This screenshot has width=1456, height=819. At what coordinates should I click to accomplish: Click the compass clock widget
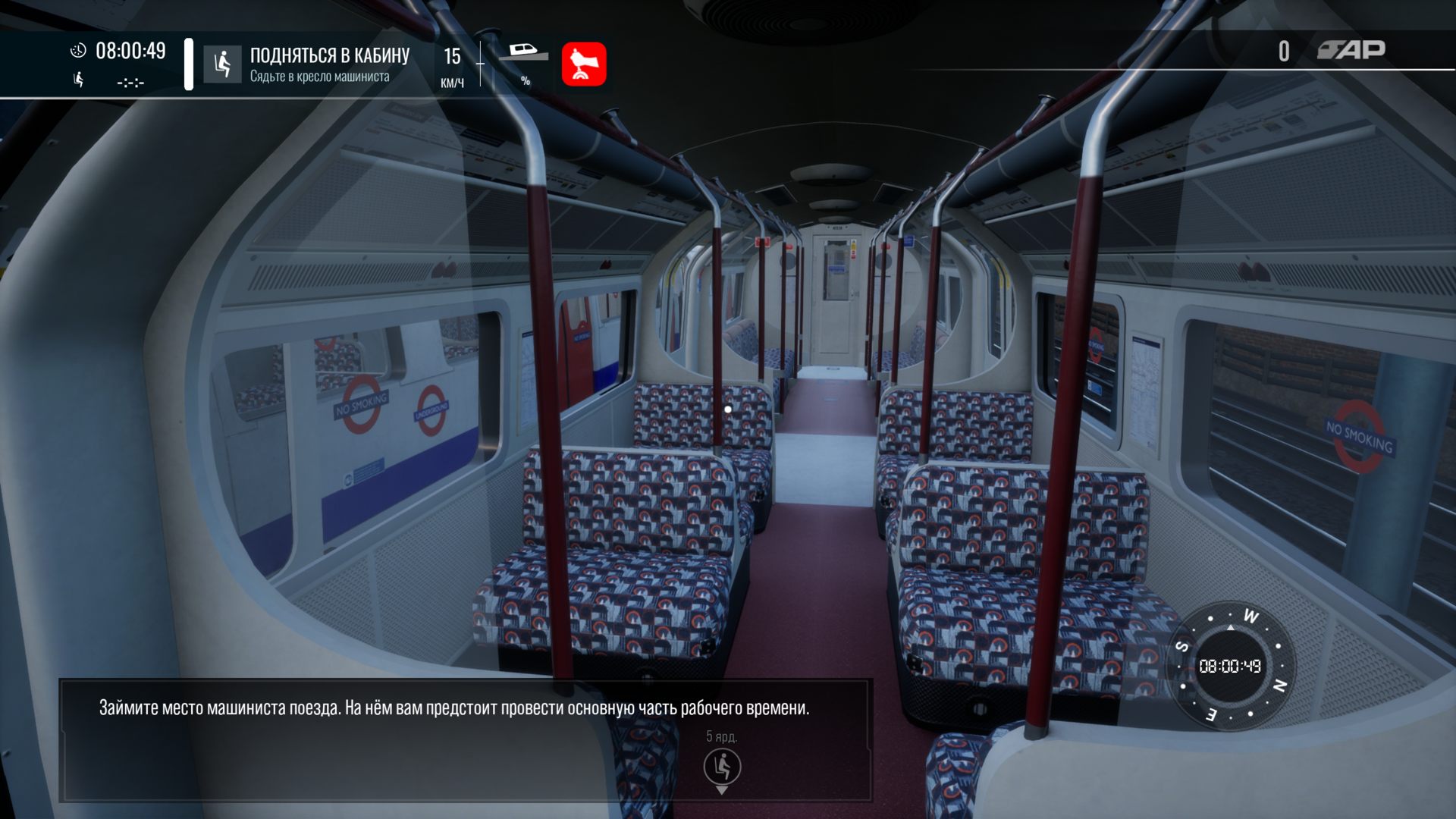(1229, 666)
